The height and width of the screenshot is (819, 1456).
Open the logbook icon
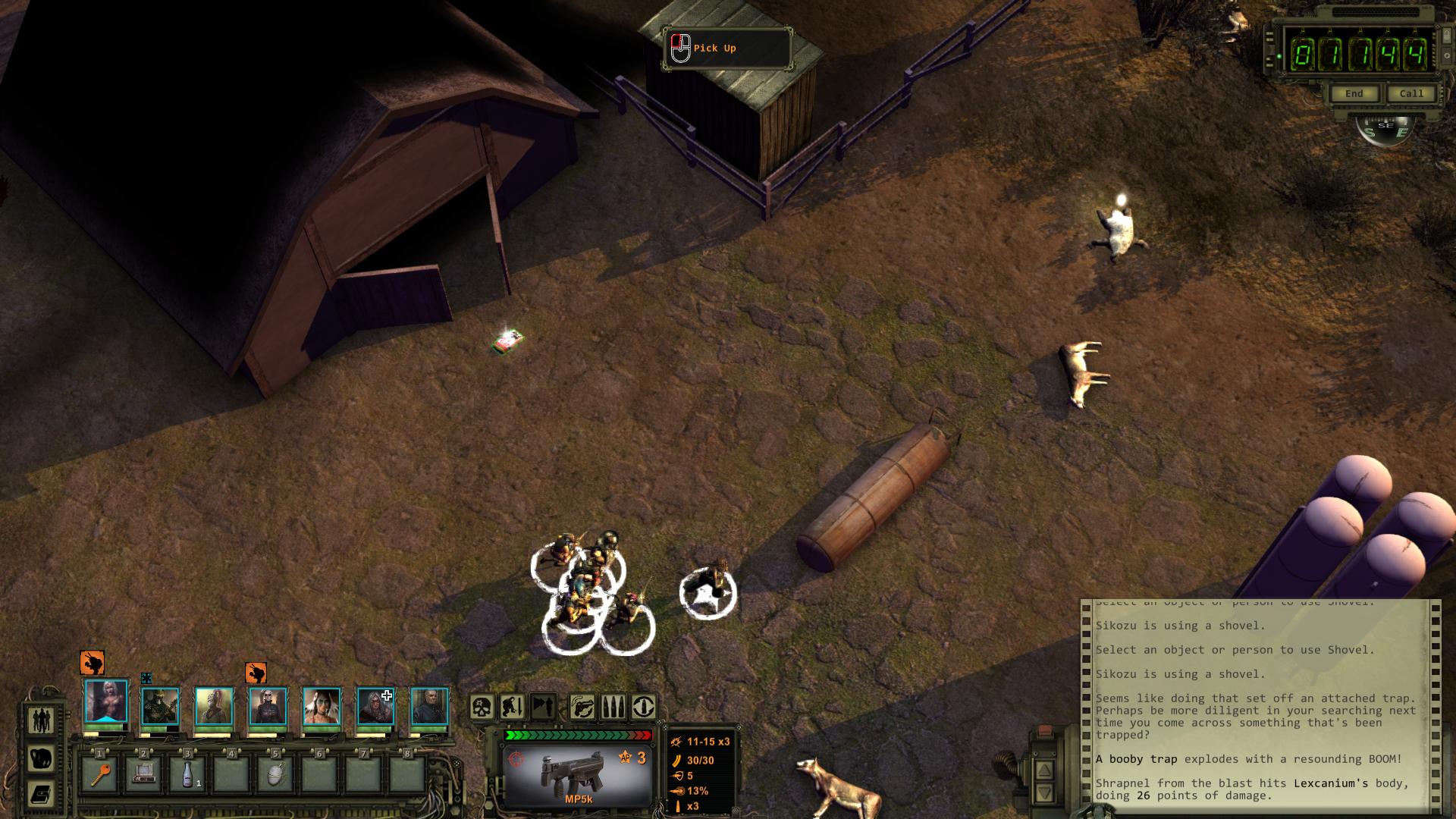tap(40, 794)
